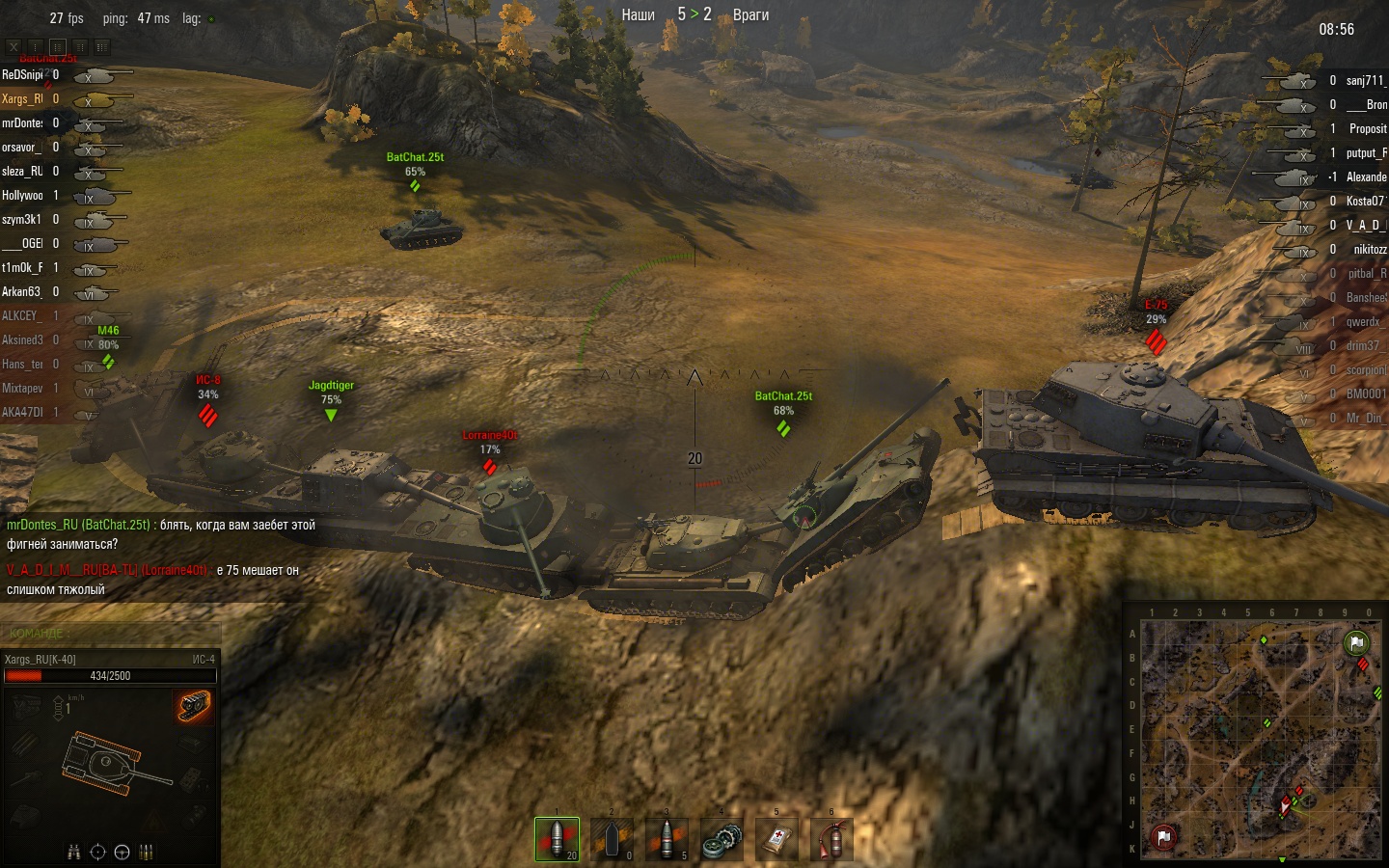Select the armor-piercing shell with 20 rounds
The height and width of the screenshot is (868, 1389).
558,839
